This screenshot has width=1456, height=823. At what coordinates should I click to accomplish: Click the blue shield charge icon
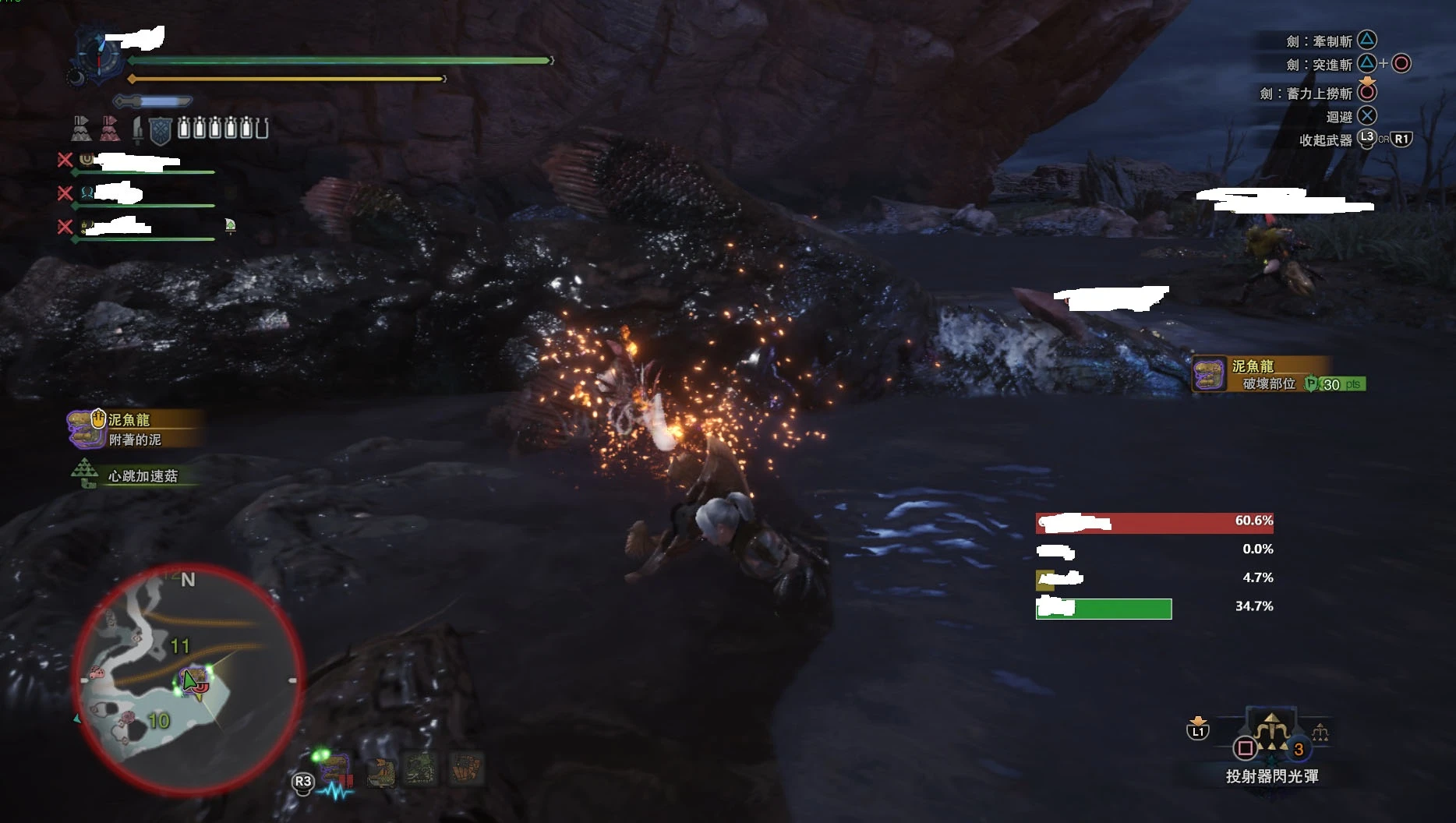[x=160, y=130]
